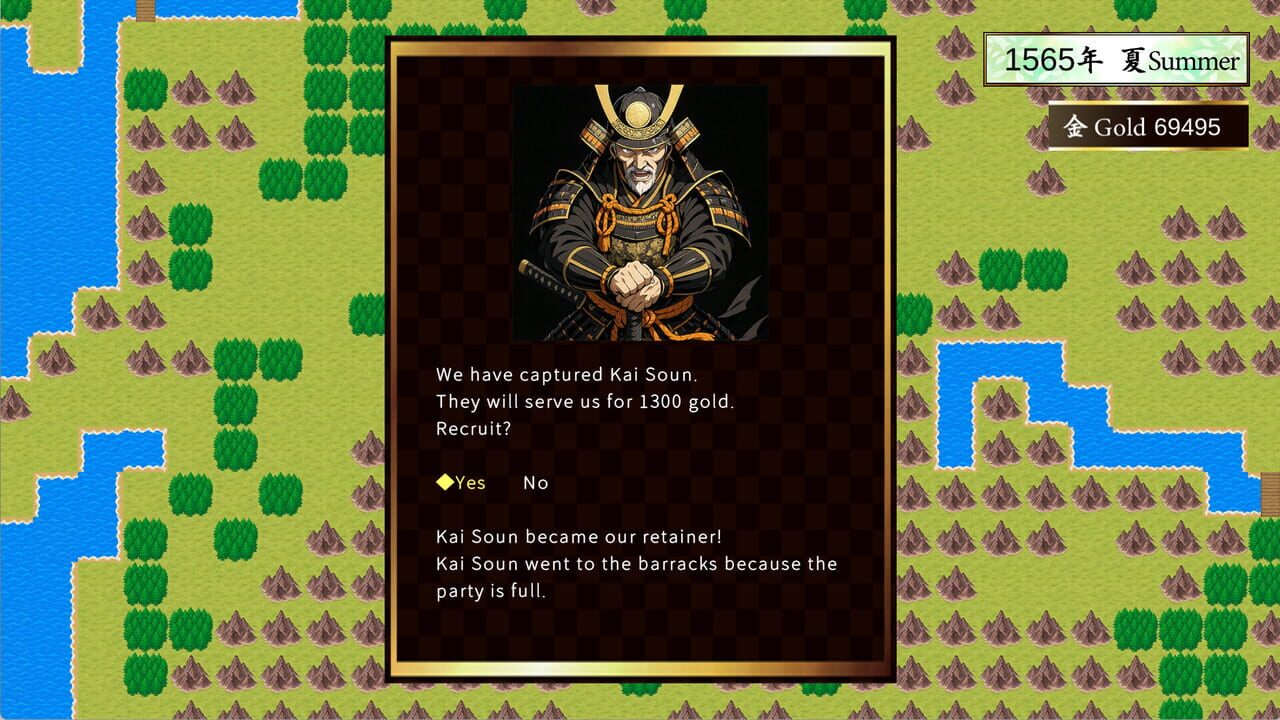Choose No to decline recruiting
Viewport: 1280px width, 720px height.
click(536, 482)
